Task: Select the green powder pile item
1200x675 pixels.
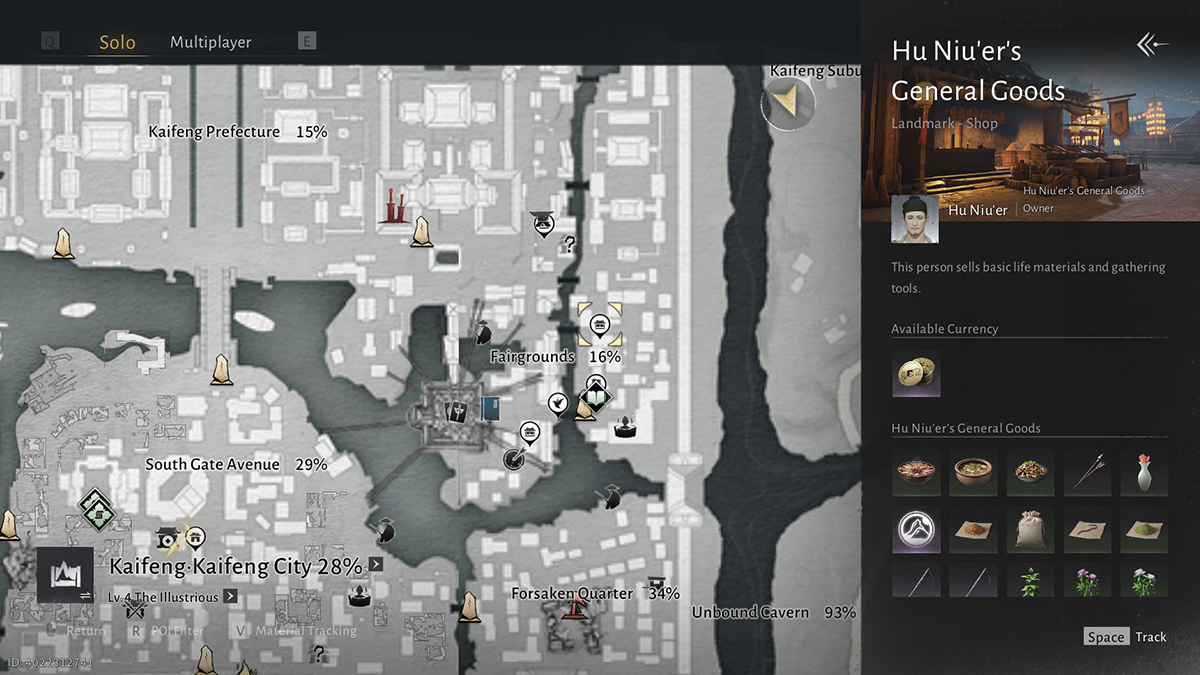Action: (1144, 529)
